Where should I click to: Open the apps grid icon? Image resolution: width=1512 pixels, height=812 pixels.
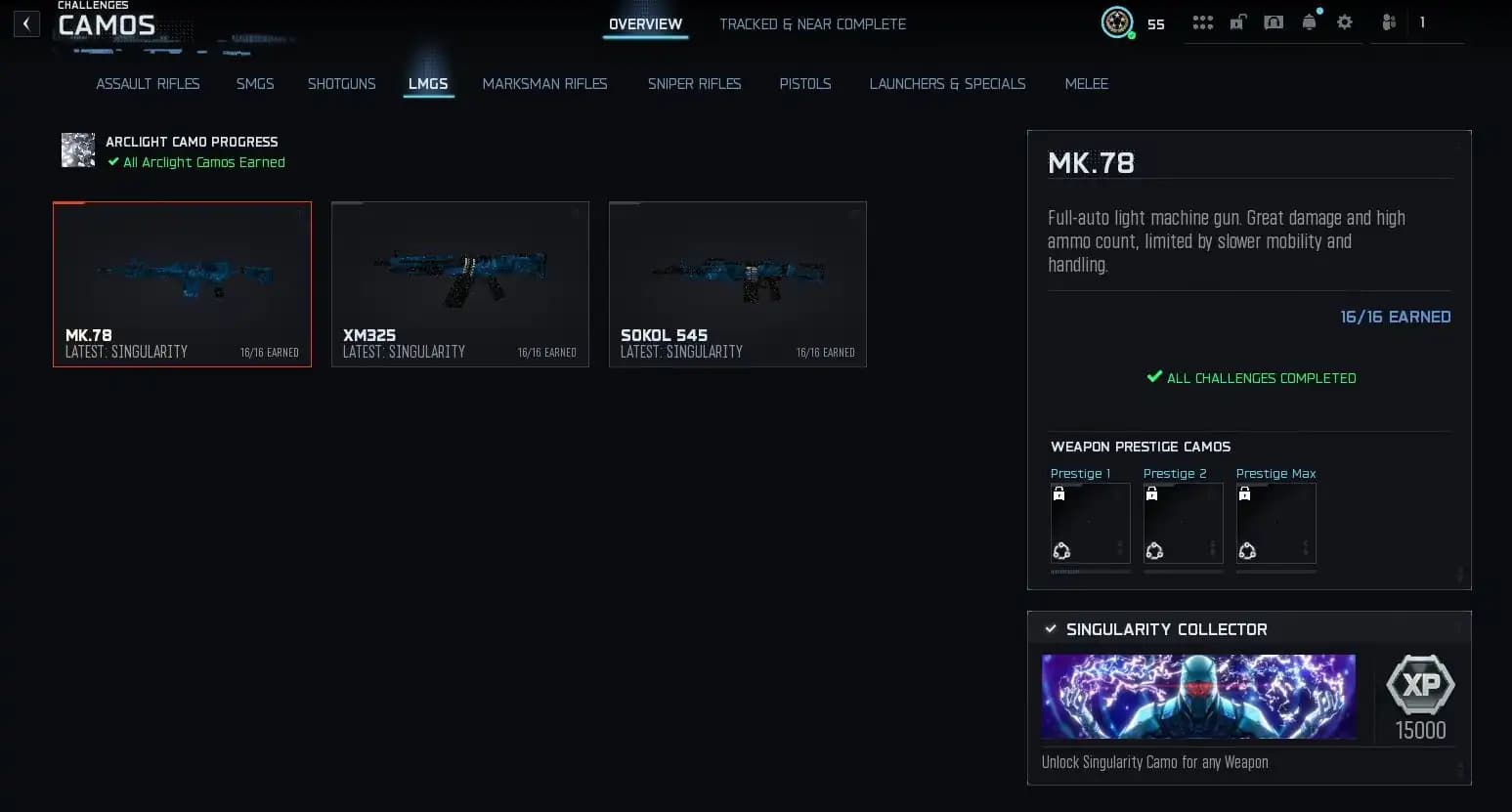tap(1202, 21)
